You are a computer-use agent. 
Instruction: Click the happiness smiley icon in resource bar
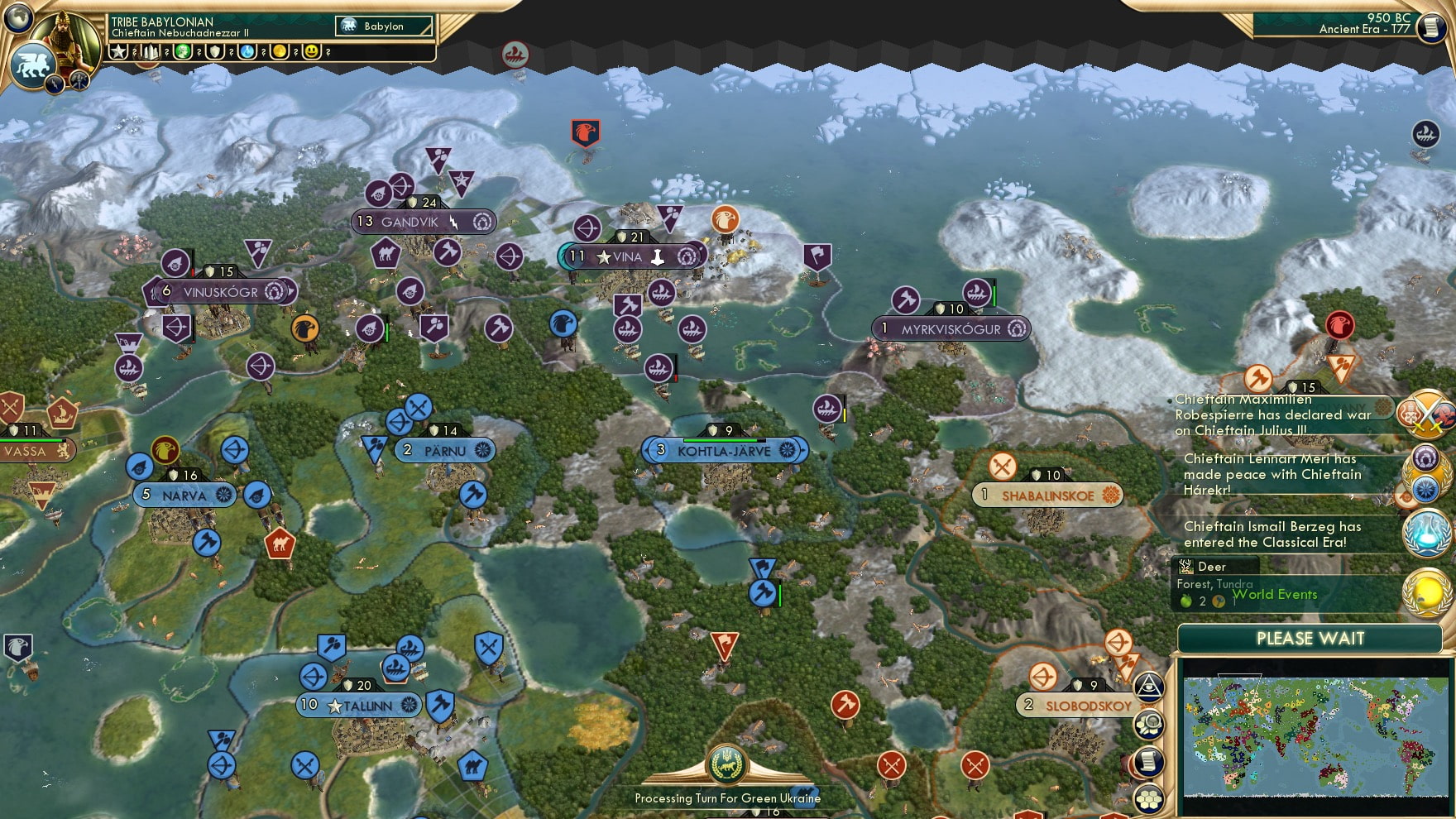[x=312, y=50]
